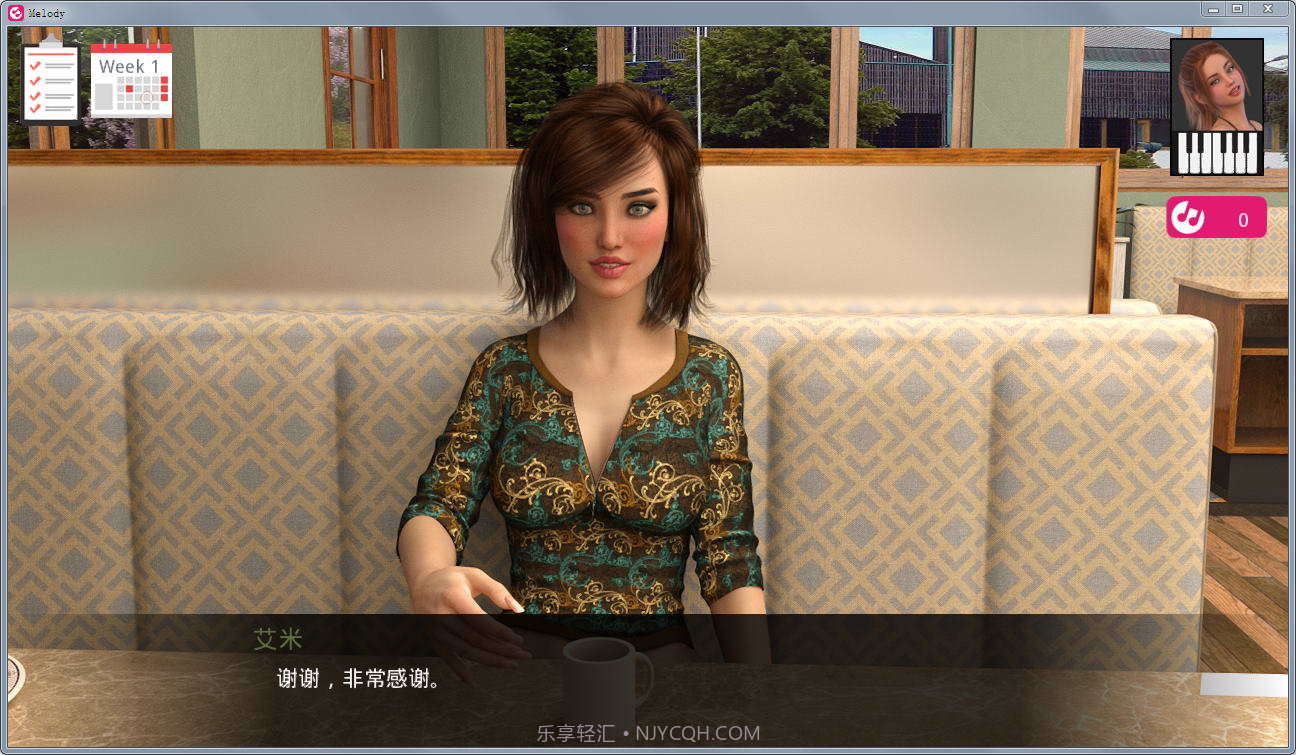Visit the NJYCQH.COM watermark link
Image resolution: width=1296 pixels, height=755 pixels.
[x=700, y=732]
